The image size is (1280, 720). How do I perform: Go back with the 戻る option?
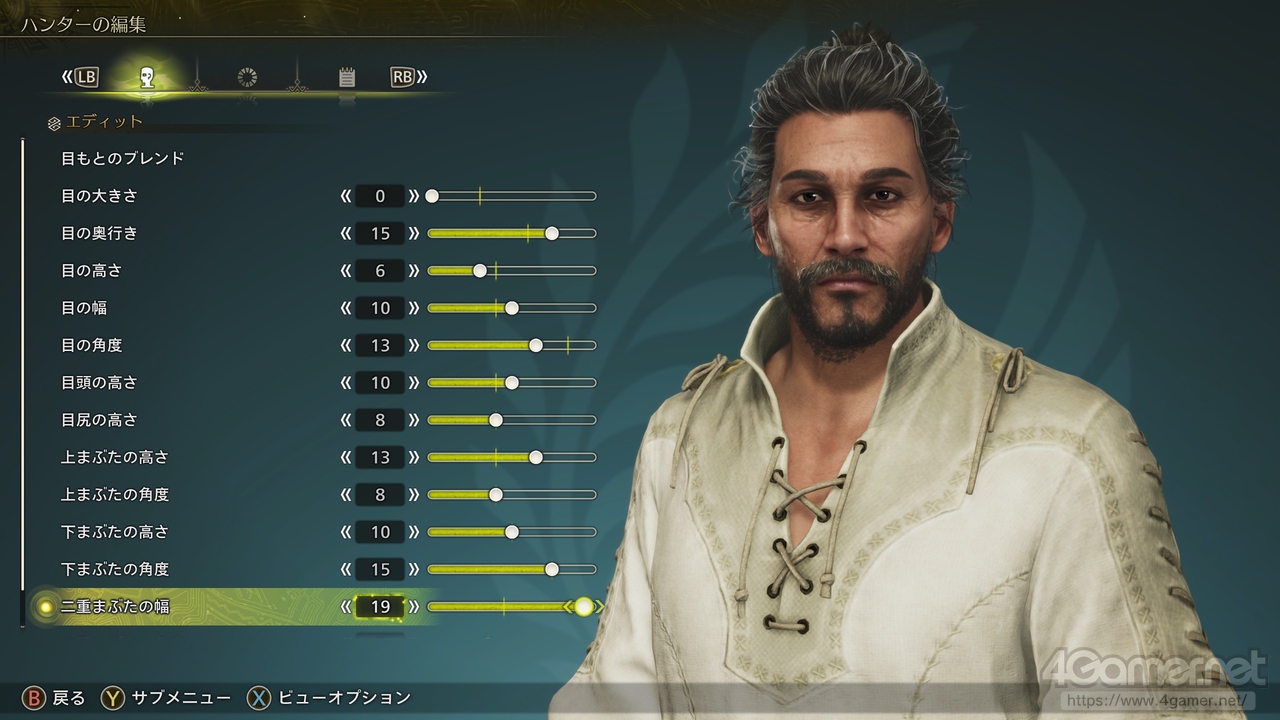(x=55, y=697)
